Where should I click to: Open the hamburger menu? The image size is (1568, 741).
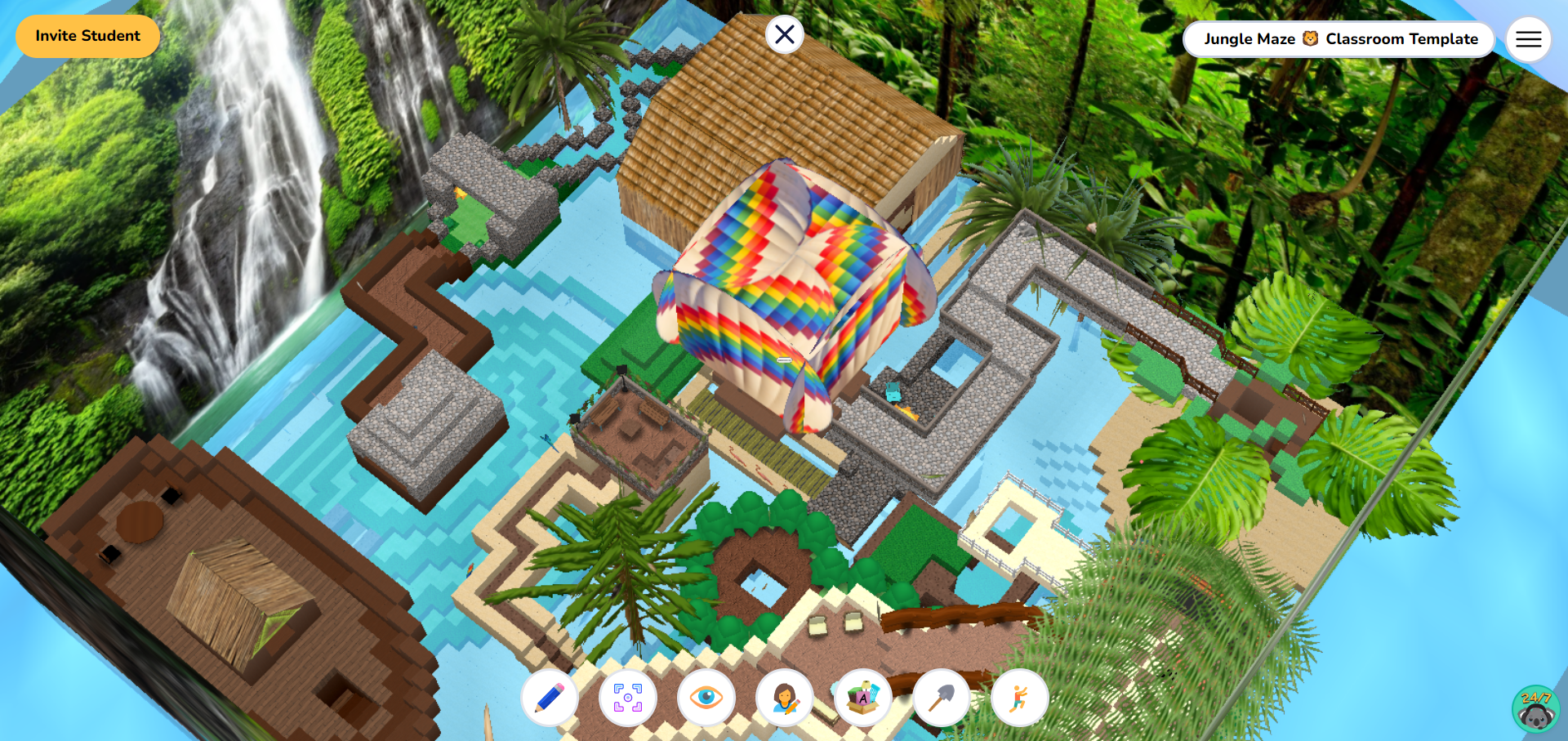point(1528,38)
